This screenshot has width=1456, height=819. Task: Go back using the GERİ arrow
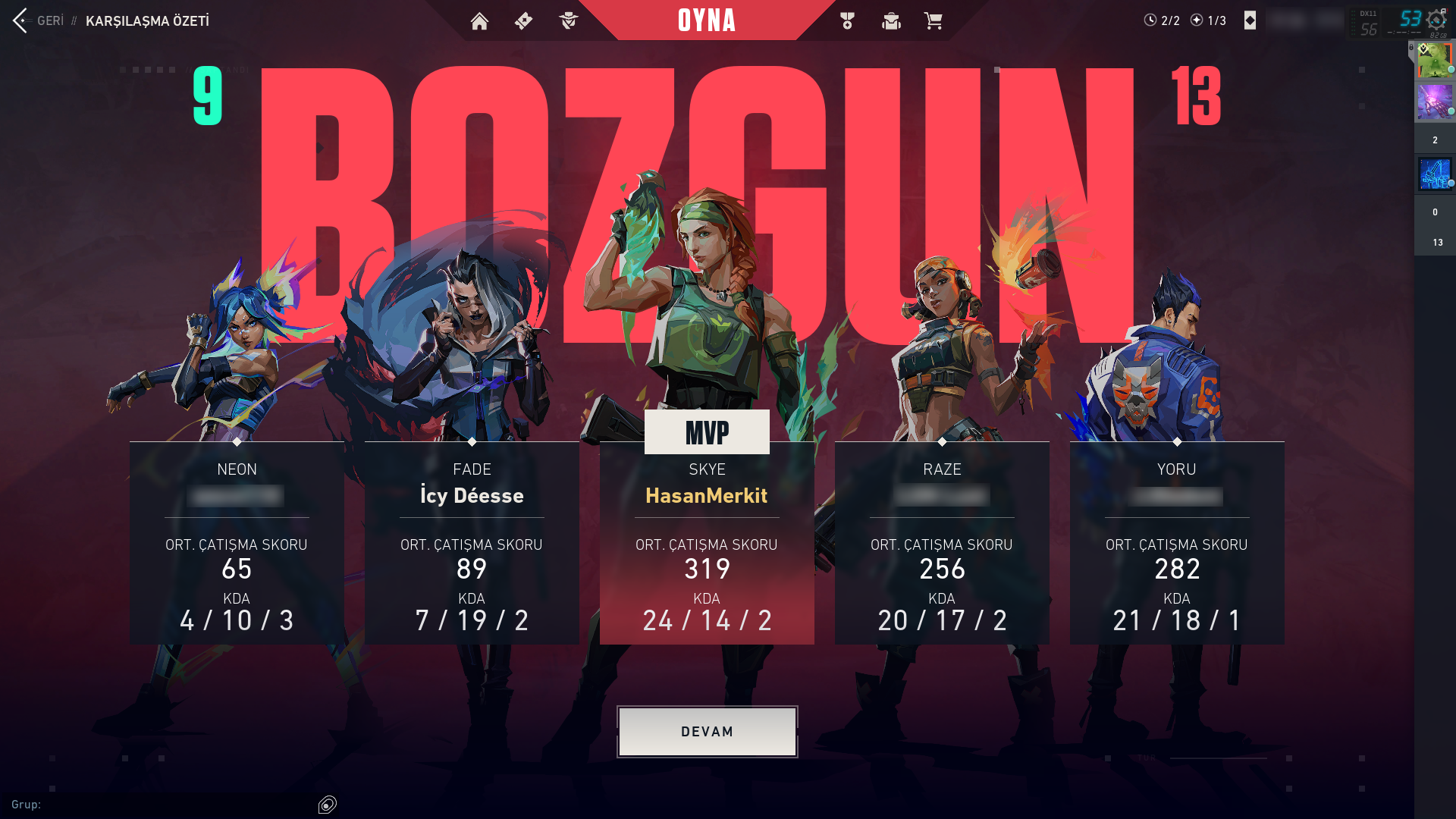(21, 20)
